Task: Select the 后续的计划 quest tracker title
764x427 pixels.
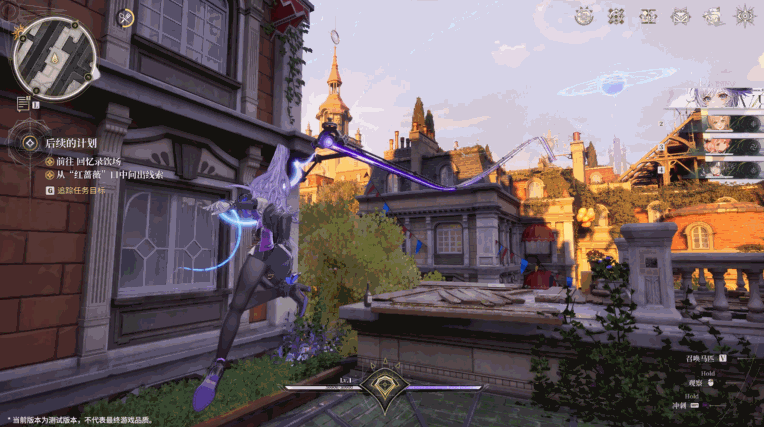Action: click(71, 143)
